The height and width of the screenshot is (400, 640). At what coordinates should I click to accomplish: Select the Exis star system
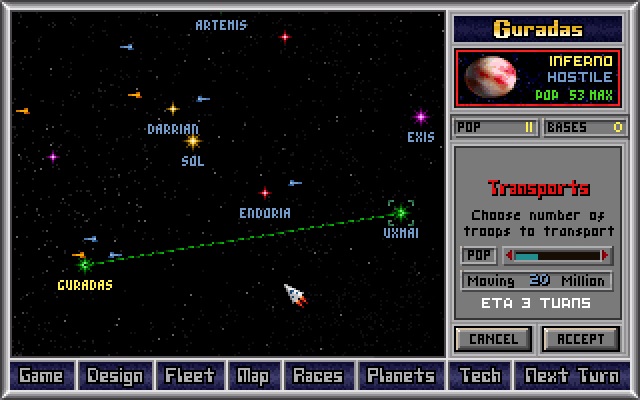click(x=421, y=117)
